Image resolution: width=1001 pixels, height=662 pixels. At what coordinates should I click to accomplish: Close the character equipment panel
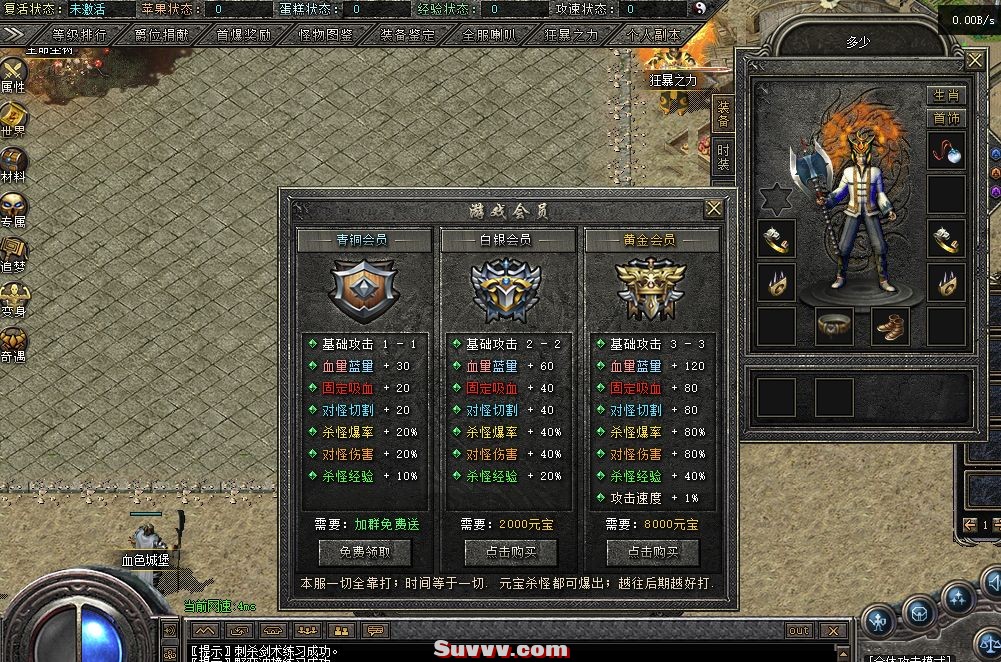[x=975, y=61]
